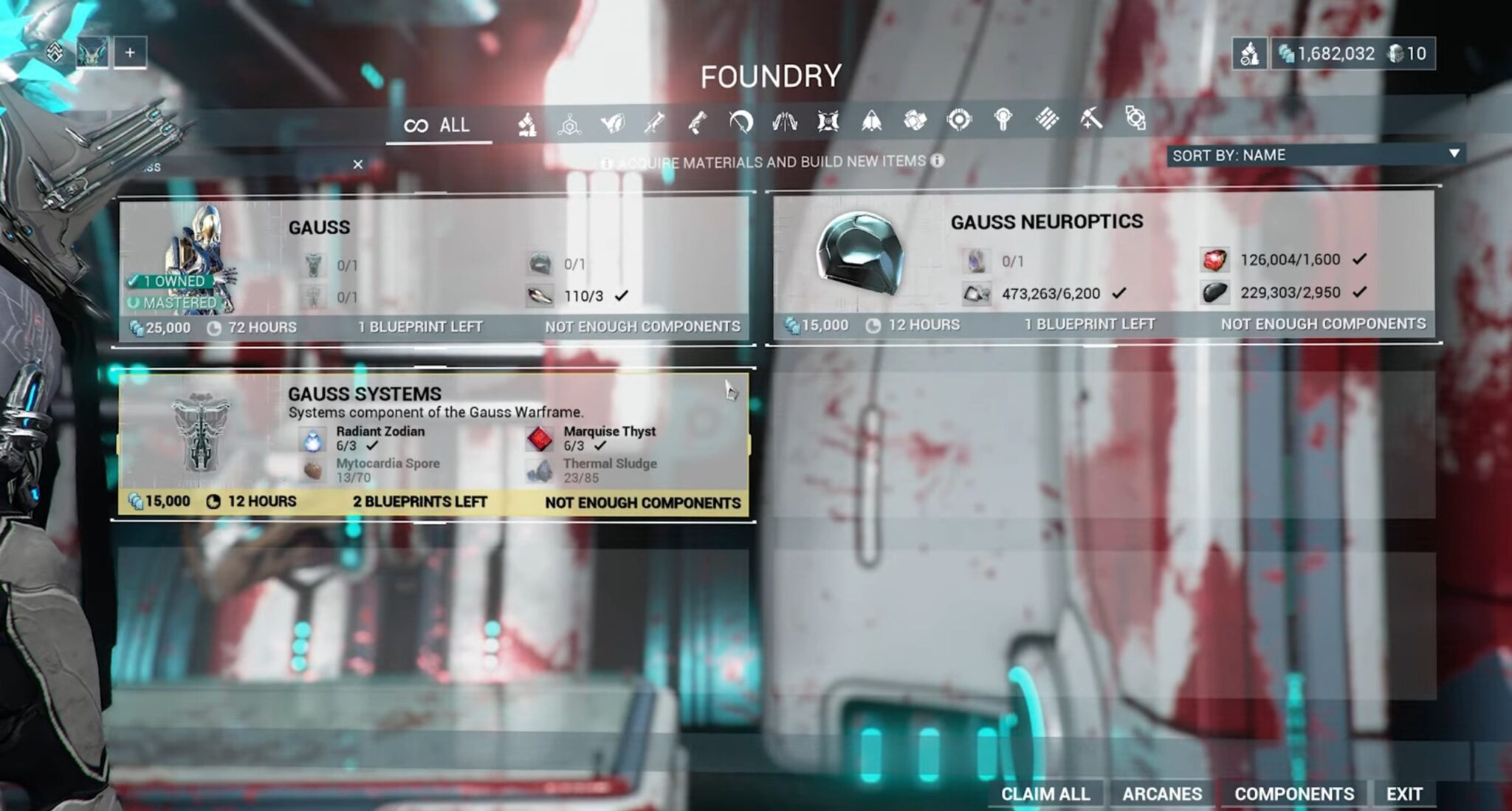Image resolution: width=1512 pixels, height=811 pixels.
Task: Open the hexagonal resources filter icon
Action: (569, 124)
